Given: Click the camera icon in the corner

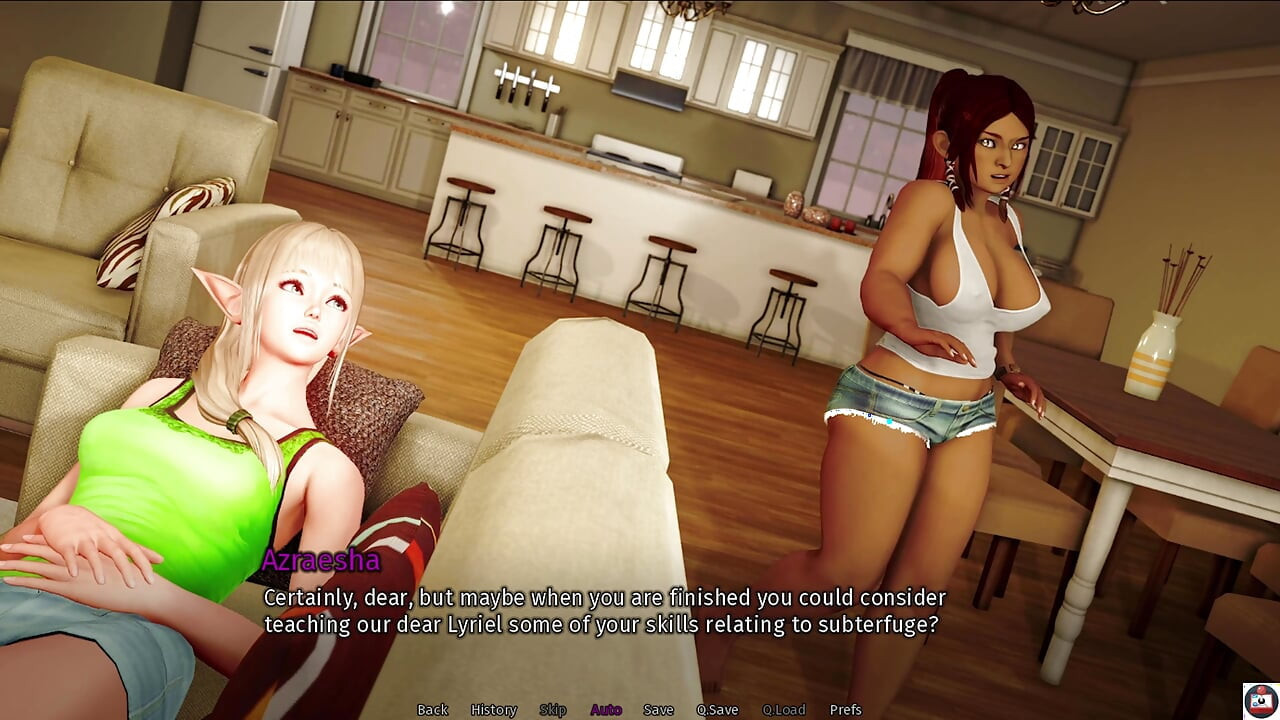Looking at the screenshot, I should 1260,701.
